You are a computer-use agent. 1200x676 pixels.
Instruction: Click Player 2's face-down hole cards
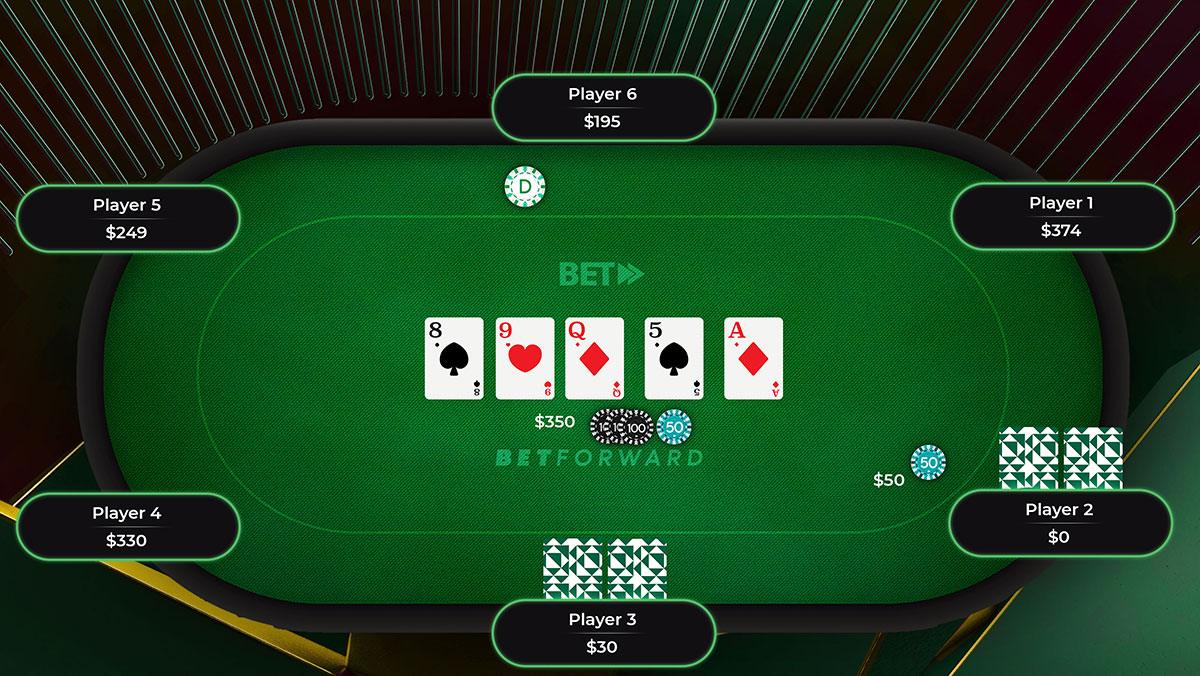click(1060, 458)
